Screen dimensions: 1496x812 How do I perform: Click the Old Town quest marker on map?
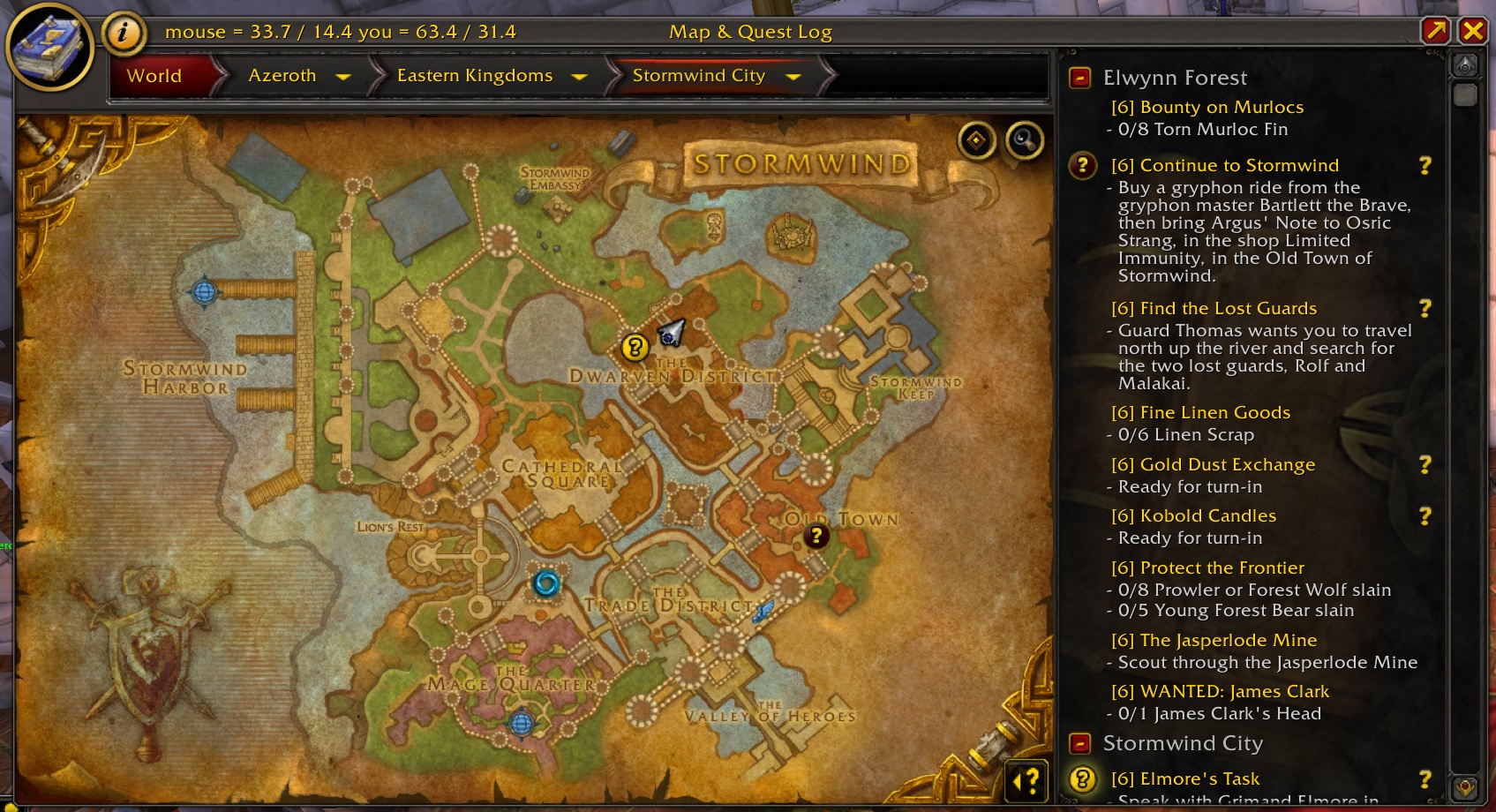(x=816, y=536)
